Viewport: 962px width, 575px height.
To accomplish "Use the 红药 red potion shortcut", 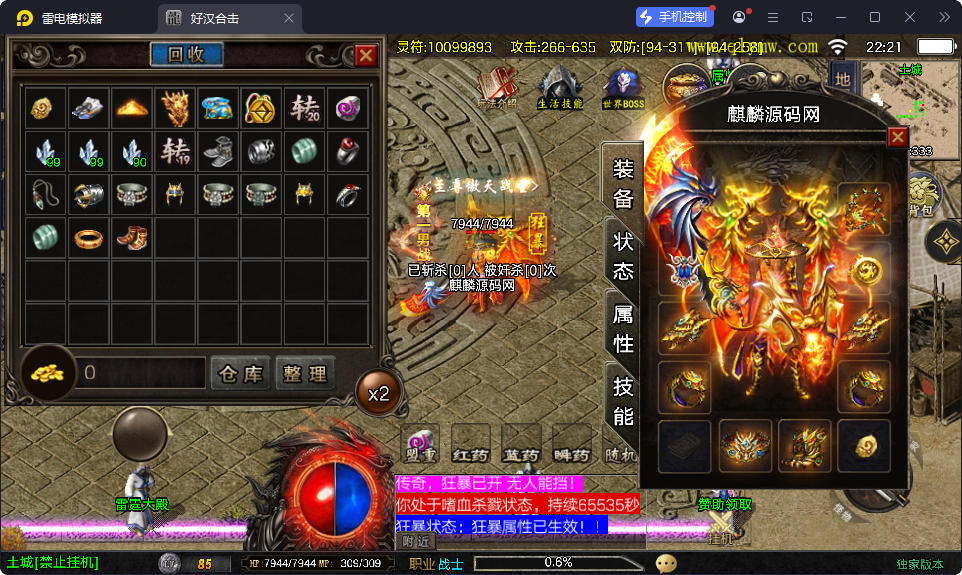I will tap(471, 444).
